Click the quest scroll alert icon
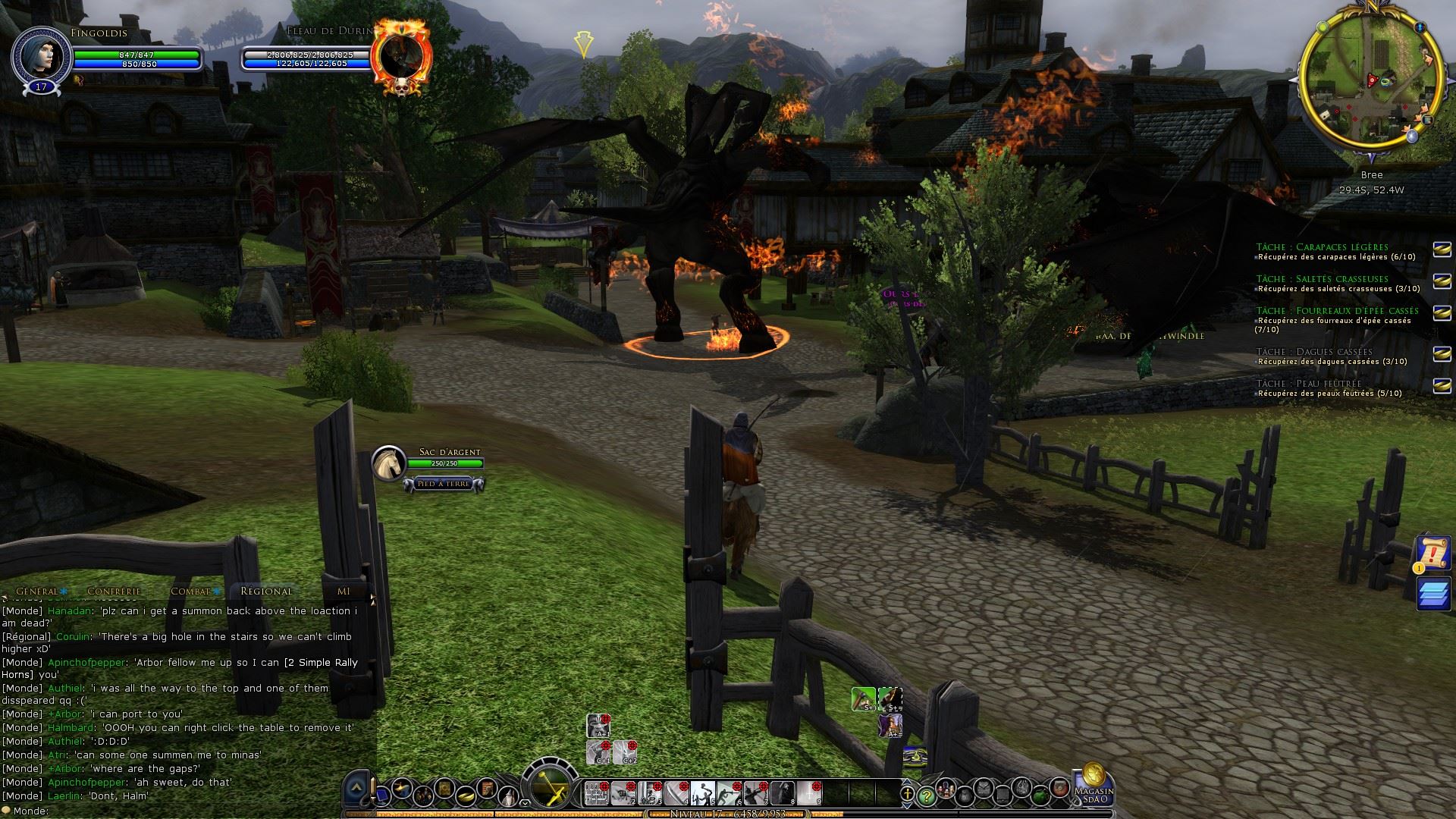This screenshot has width=1456, height=819. pos(1432,554)
